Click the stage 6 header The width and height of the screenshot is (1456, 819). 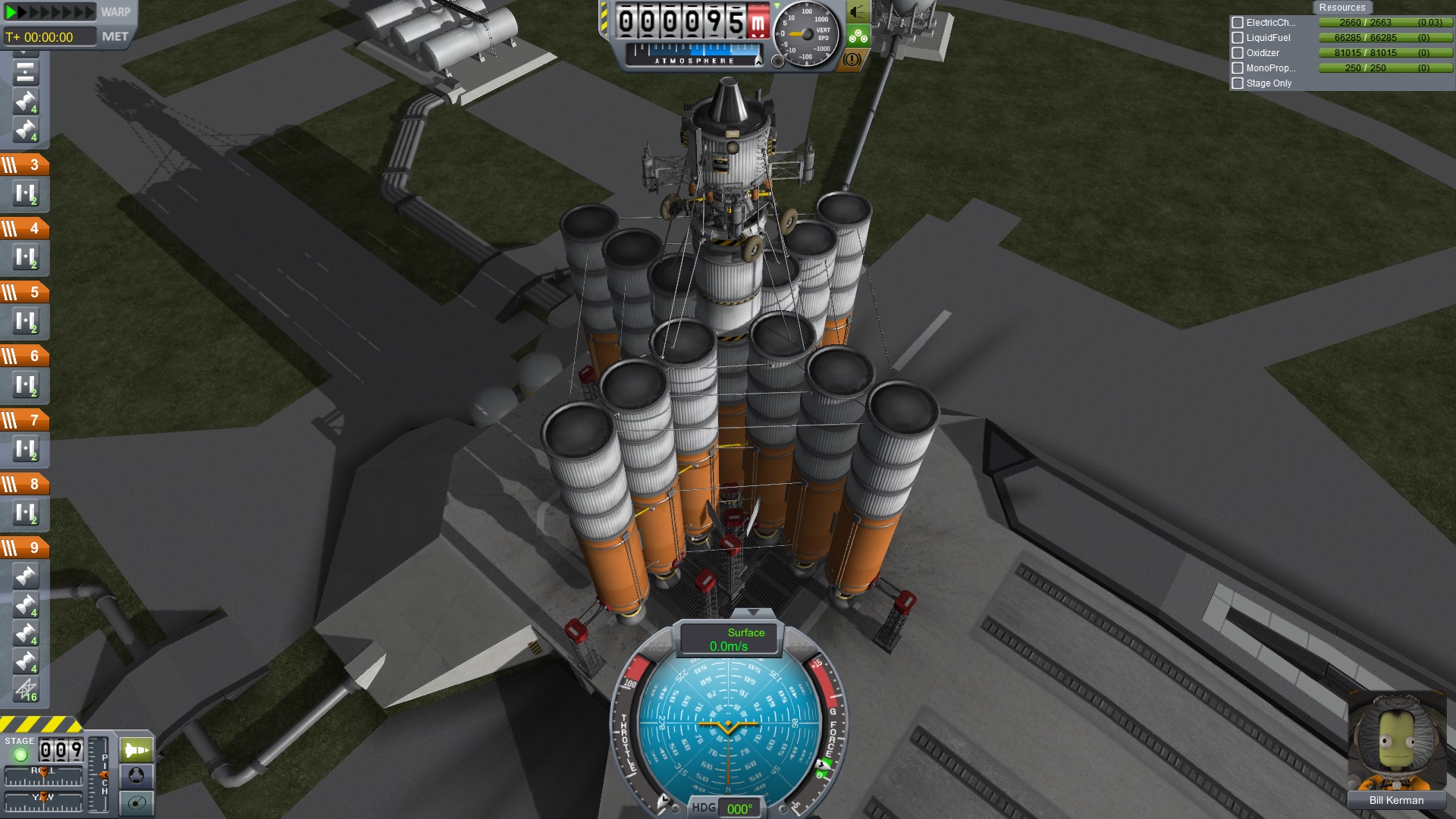point(25,356)
